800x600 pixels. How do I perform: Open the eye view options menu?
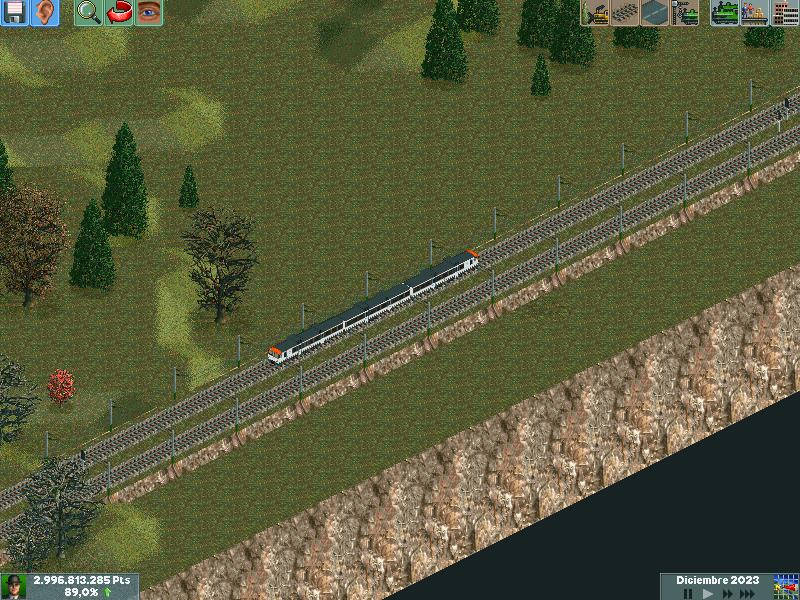(149, 13)
